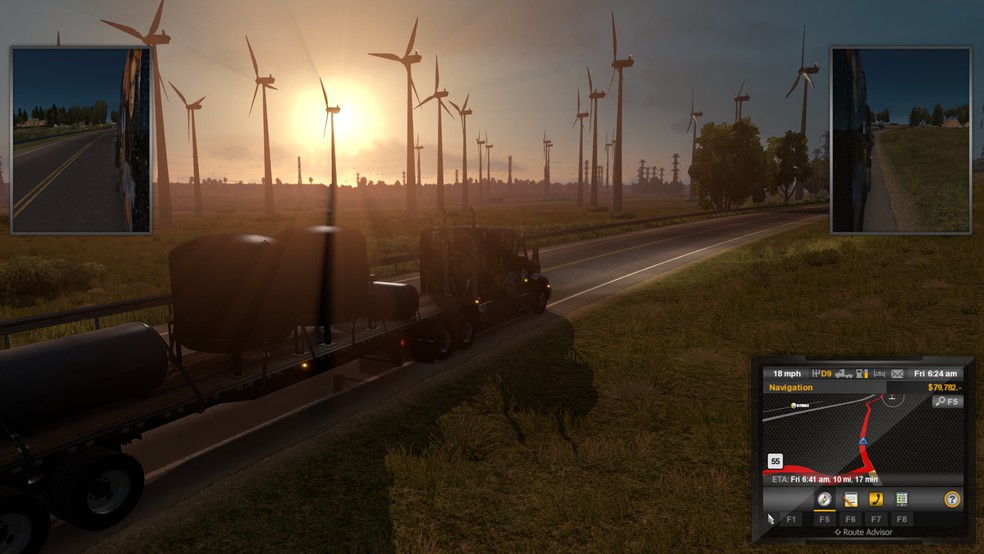Open the question mark help button
The image size is (984, 554).
coord(952,499)
